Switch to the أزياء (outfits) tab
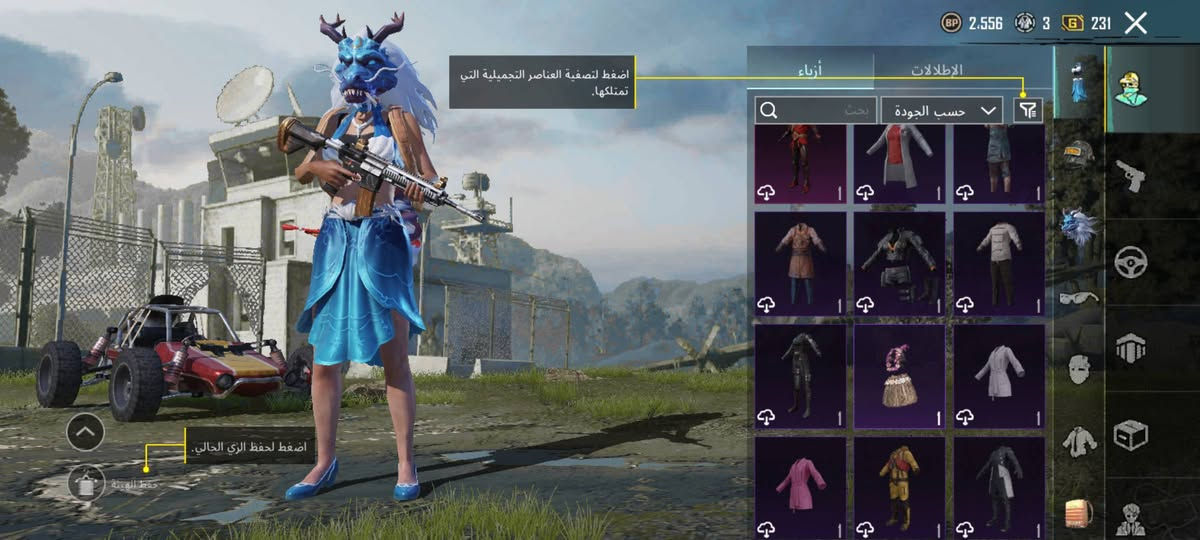This screenshot has height=540, width=1200. [811, 71]
